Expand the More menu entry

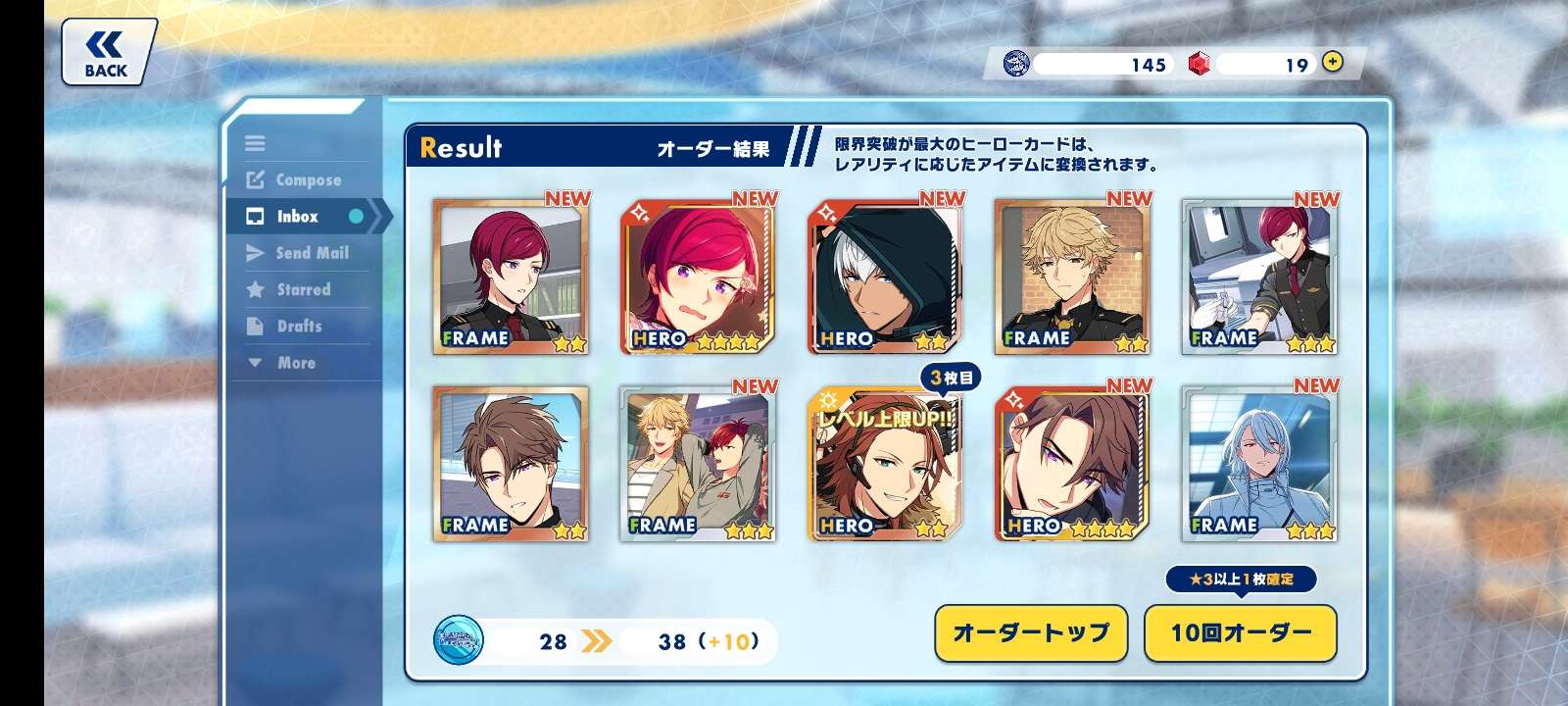(295, 363)
